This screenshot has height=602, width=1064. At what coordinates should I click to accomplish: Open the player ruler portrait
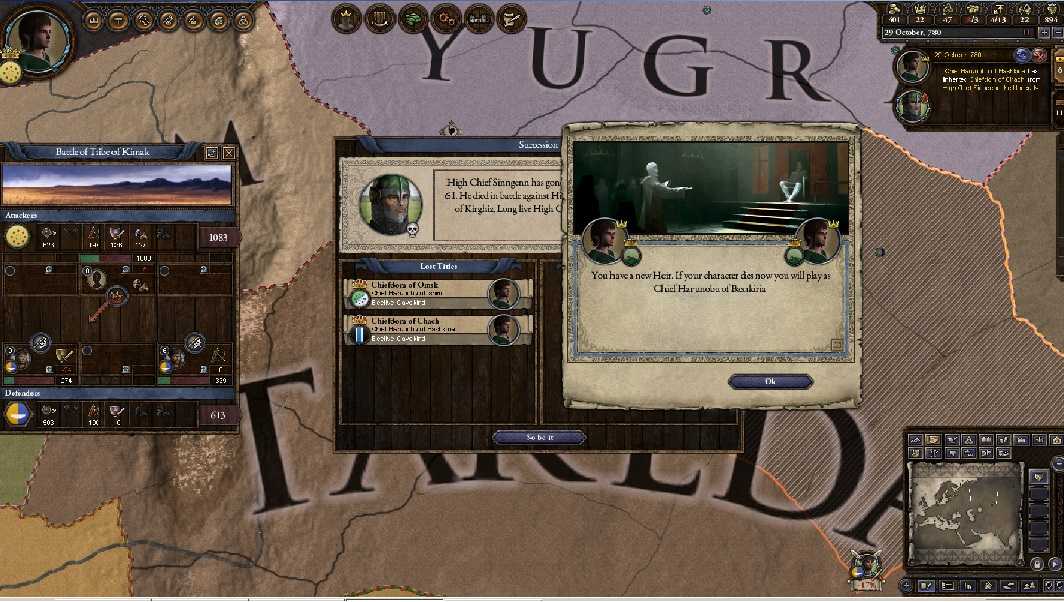[x=41, y=36]
